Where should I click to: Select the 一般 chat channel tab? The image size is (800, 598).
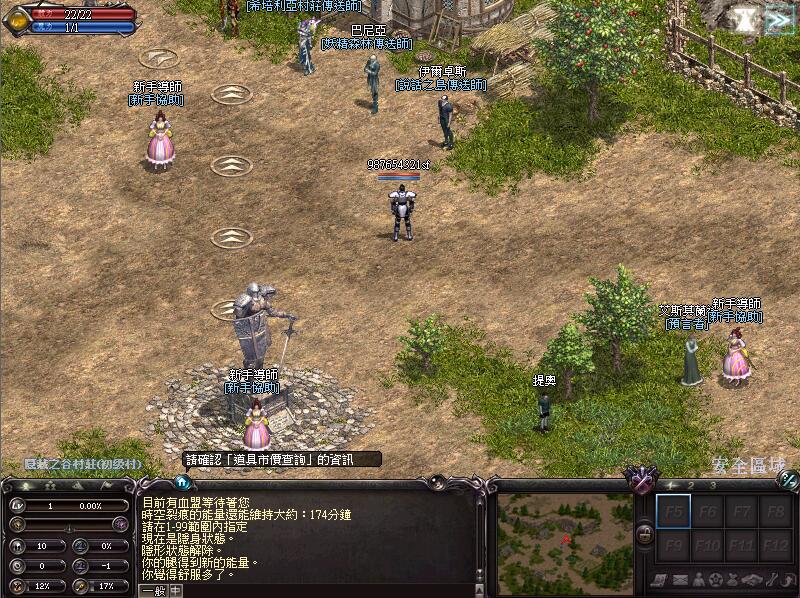point(153,590)
